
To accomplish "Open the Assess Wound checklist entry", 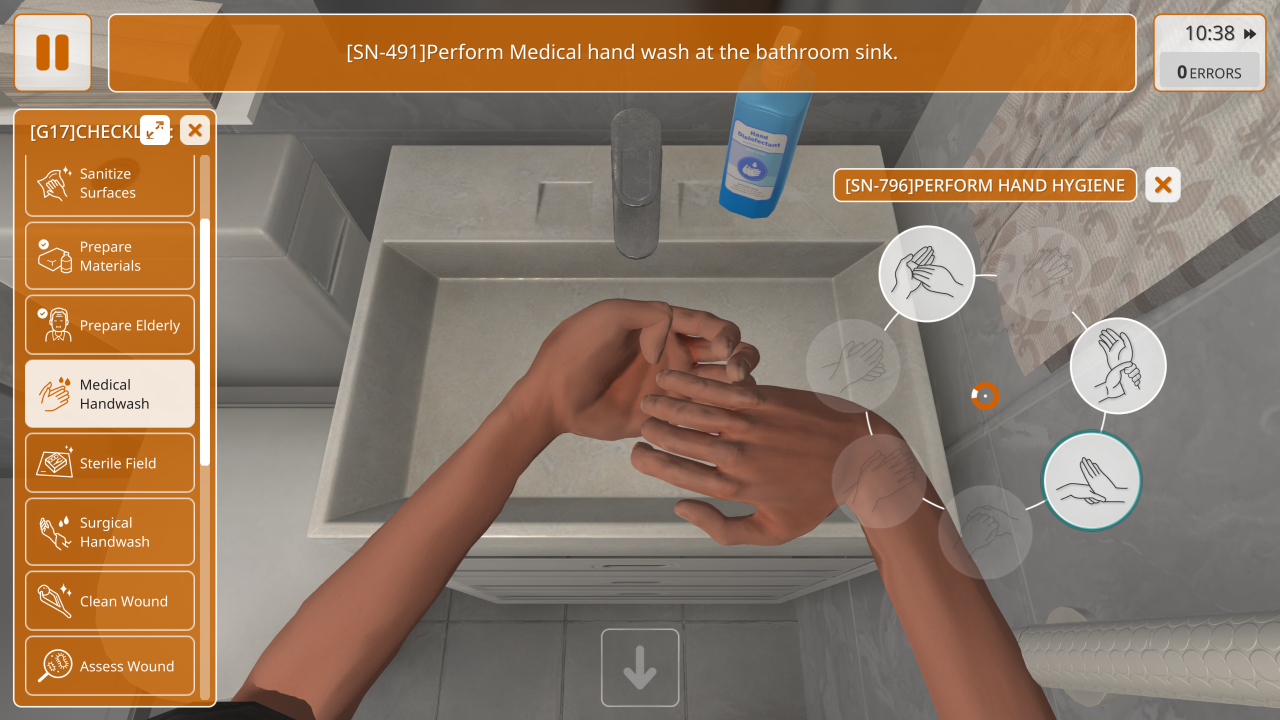I will [109, 666].
